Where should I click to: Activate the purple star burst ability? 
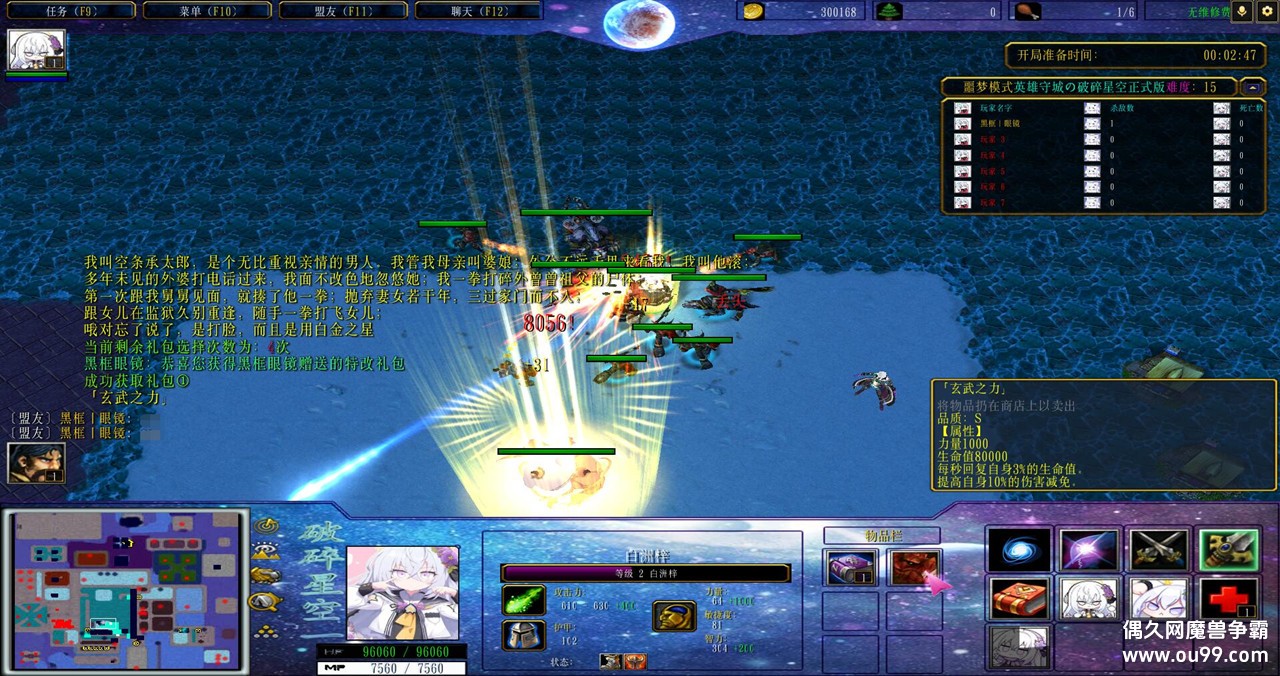(1088, 550)
